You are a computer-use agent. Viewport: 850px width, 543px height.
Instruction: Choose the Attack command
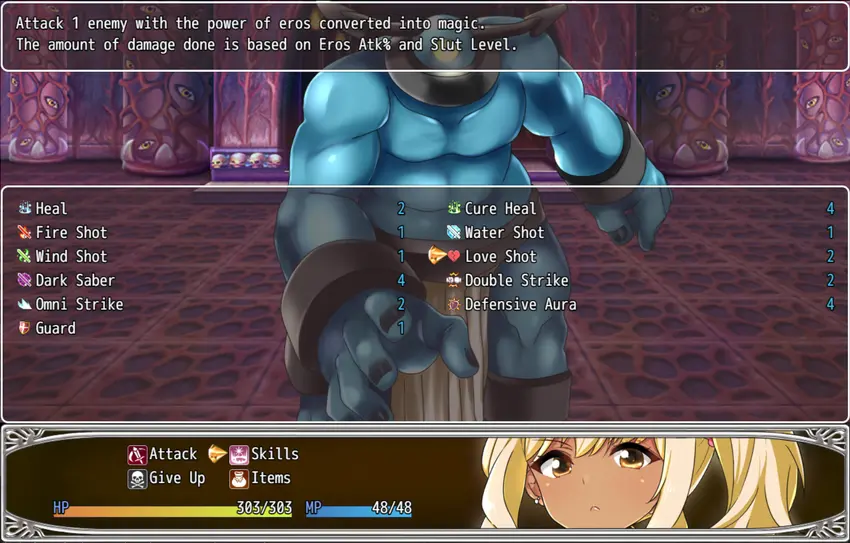[172, 455]
